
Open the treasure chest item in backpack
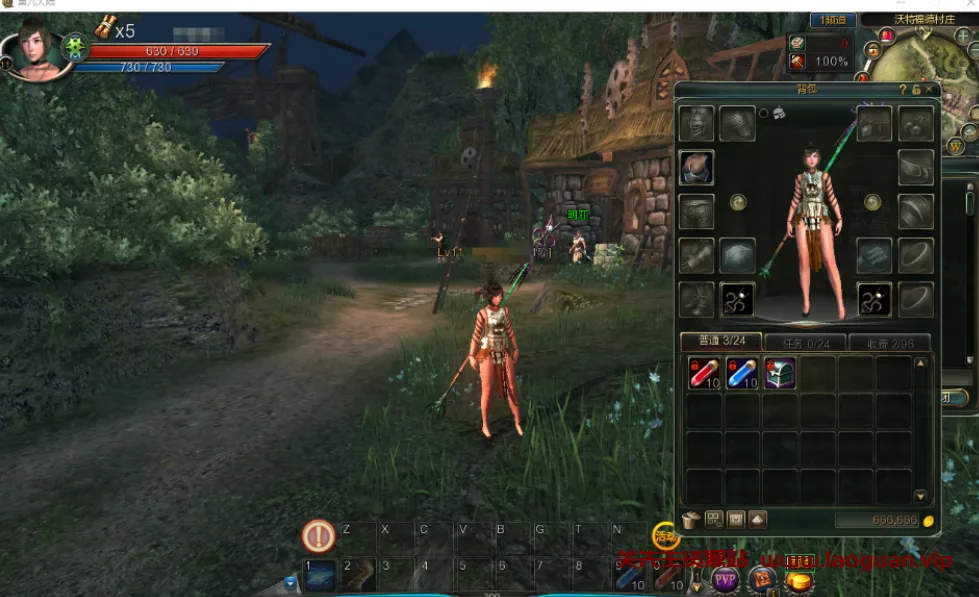(x=779, y=373)
